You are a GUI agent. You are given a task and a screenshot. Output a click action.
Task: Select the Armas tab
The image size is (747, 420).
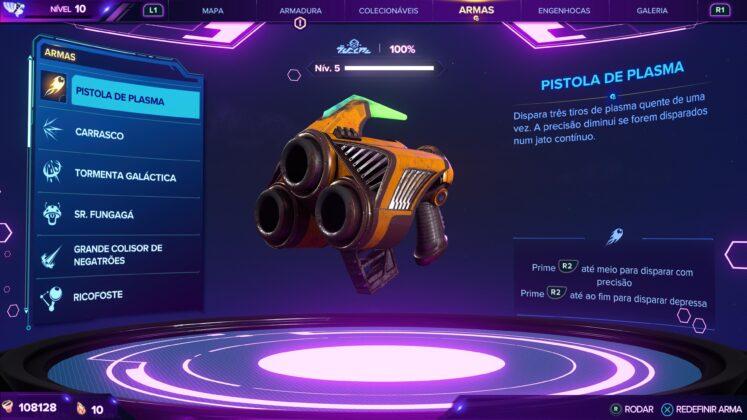tap(476, 9)
